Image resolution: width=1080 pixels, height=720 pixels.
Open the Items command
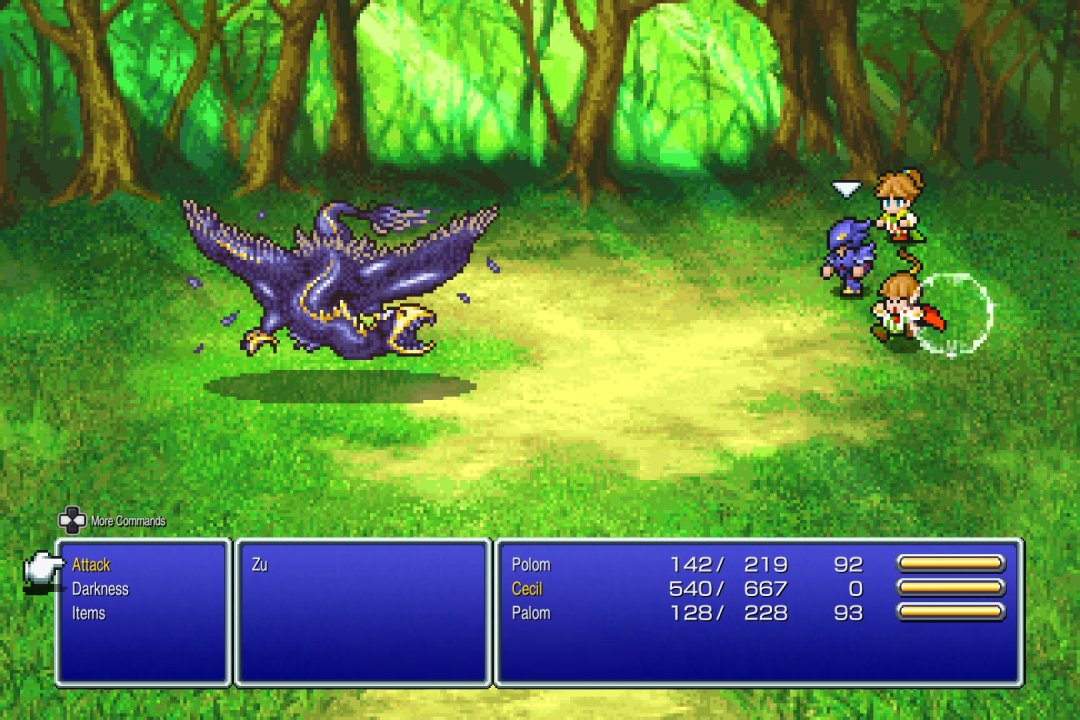(x=89, y=613)
